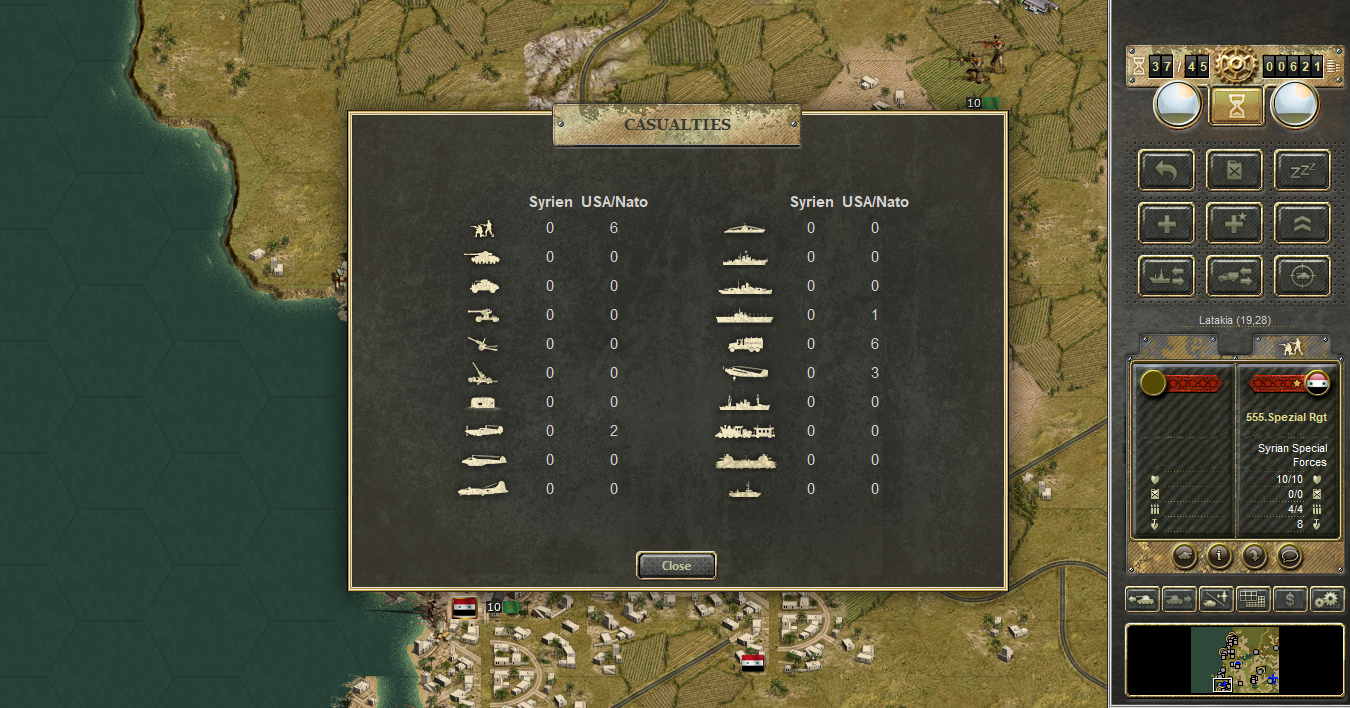Click the plus-with-star elite replacements button

(1234, 223)
